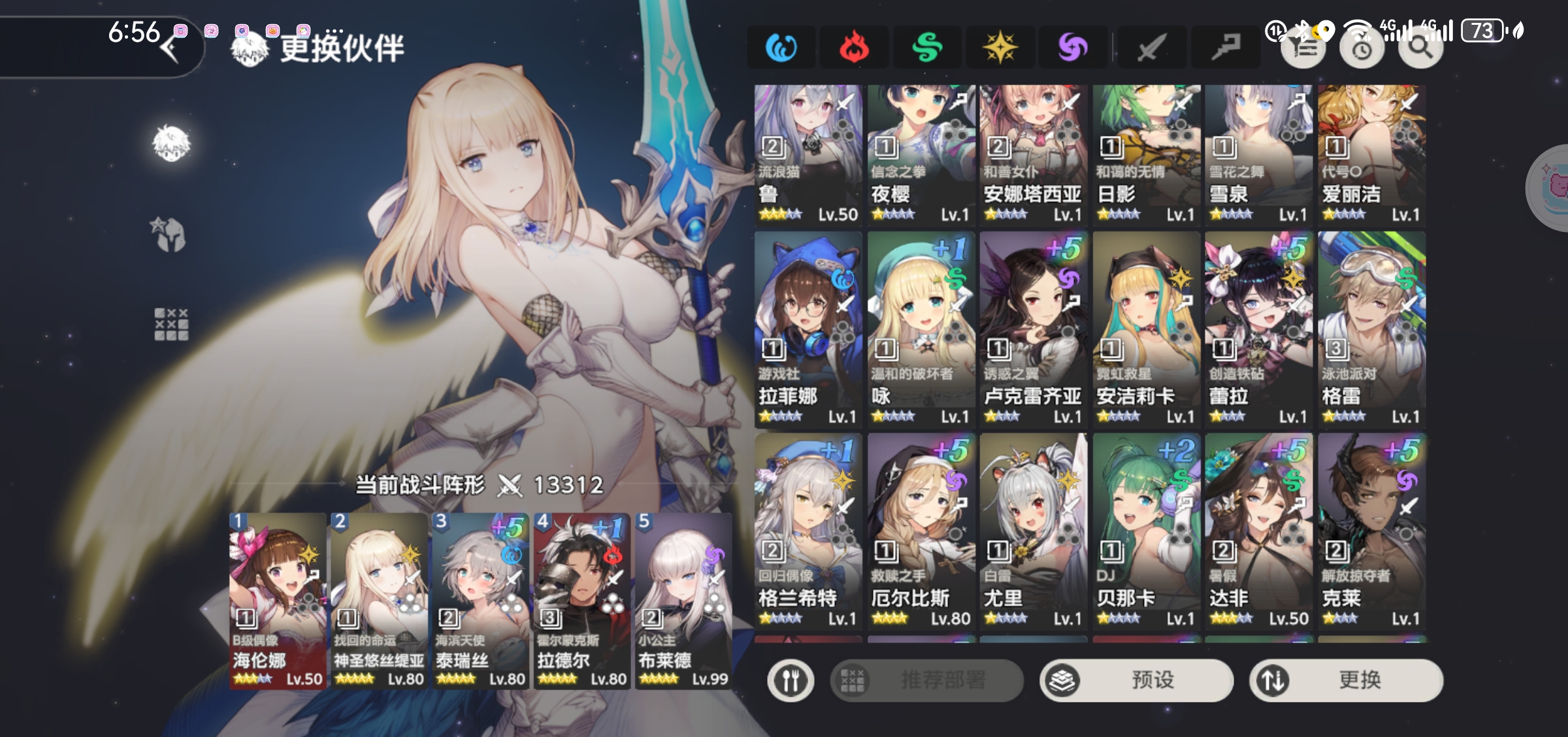Choose formation slot 4 拉德尔
The width and height of the screenshot is (1568, 737).
point(581,600)
